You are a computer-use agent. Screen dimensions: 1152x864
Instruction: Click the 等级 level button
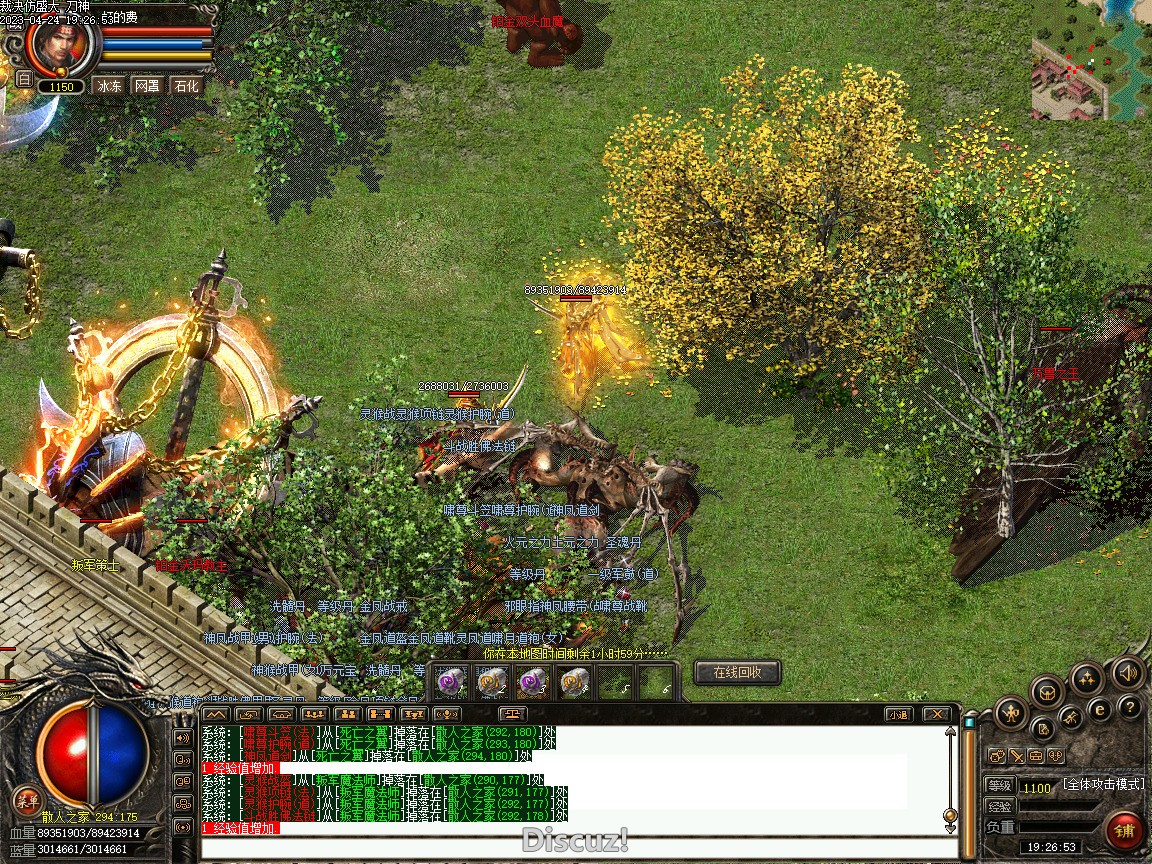coord(1000,786)
